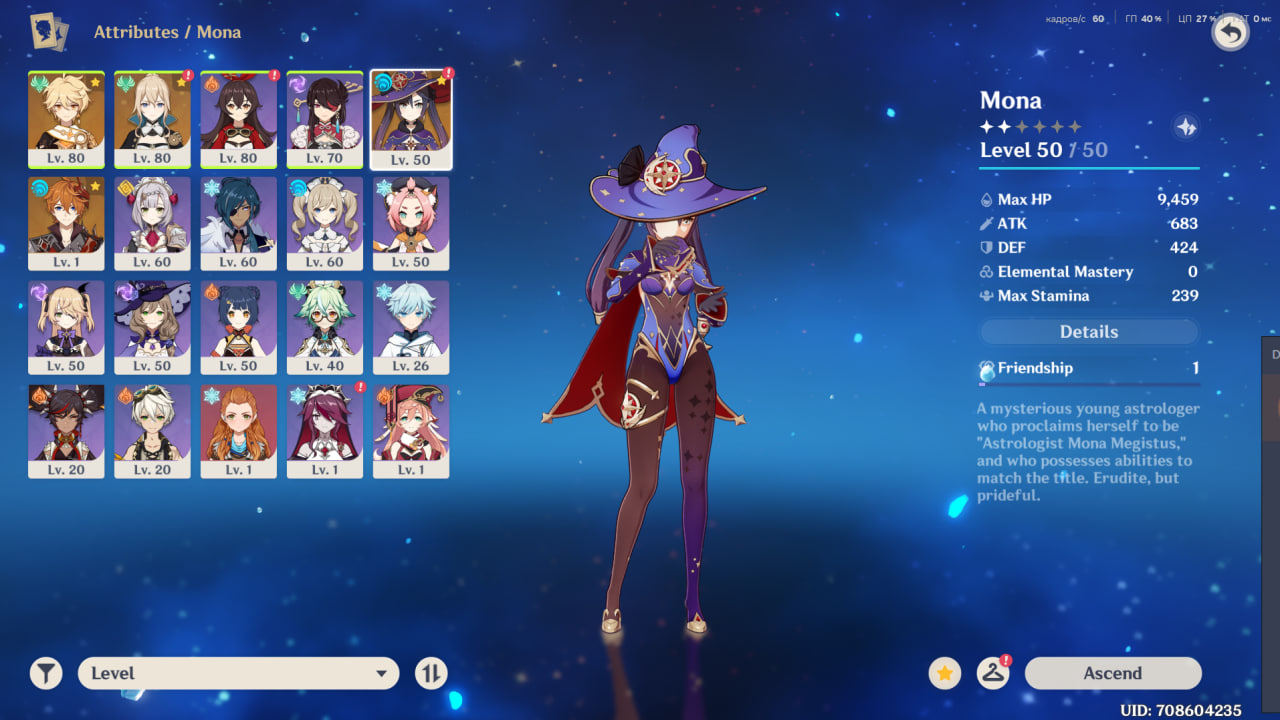
Task: Open the outfit hanger button
Action: click(992, 673)
